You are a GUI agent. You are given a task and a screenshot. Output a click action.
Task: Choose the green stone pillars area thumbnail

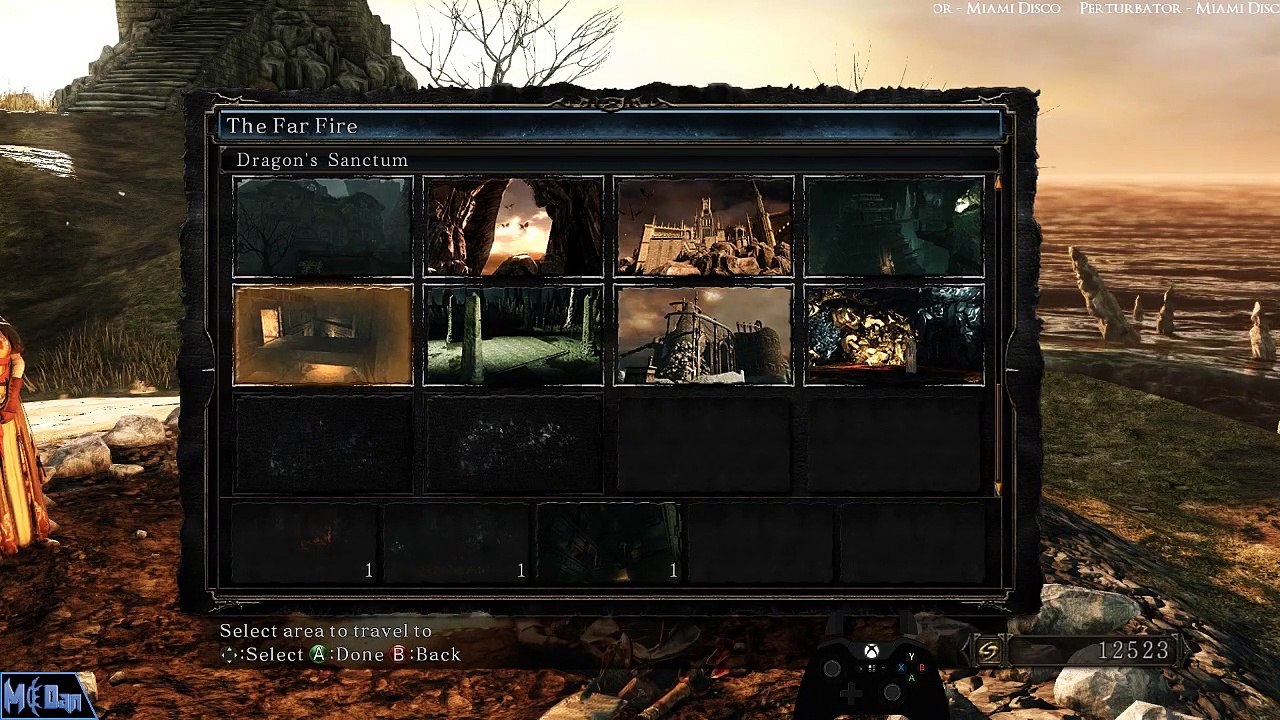pos(513,335)
